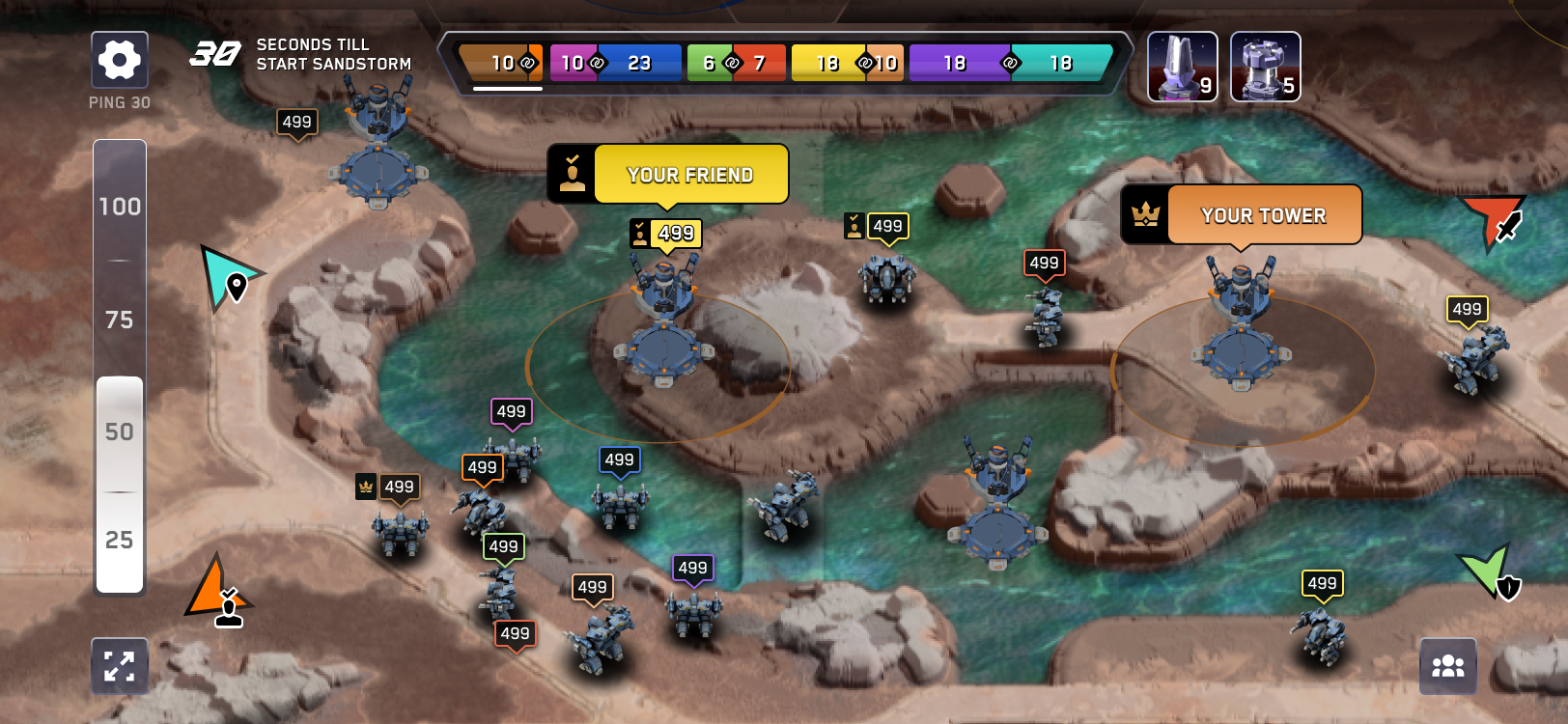Click the turret tower icon showing 5
The height and width of the screenshot is (724, 1568).
[1266, 66]
